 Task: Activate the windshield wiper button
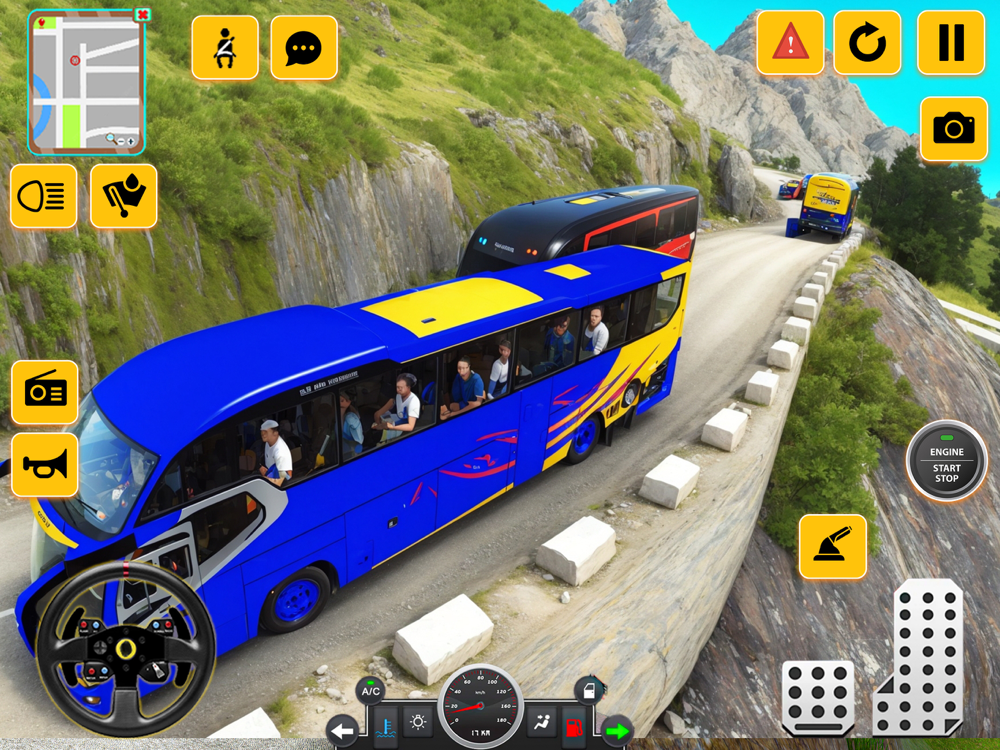click(x=124, y=196)
